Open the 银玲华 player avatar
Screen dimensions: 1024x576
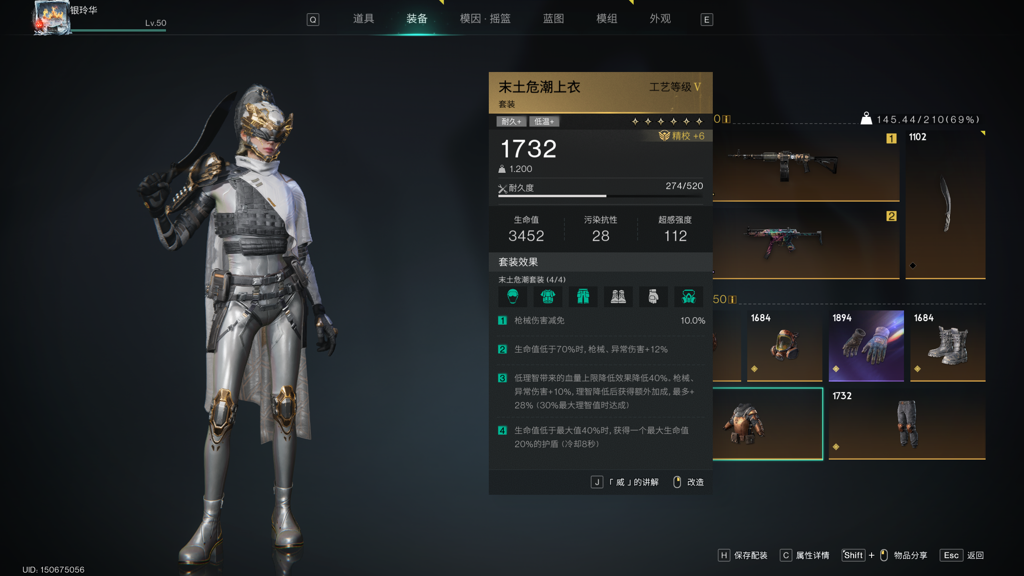[50, 18]
